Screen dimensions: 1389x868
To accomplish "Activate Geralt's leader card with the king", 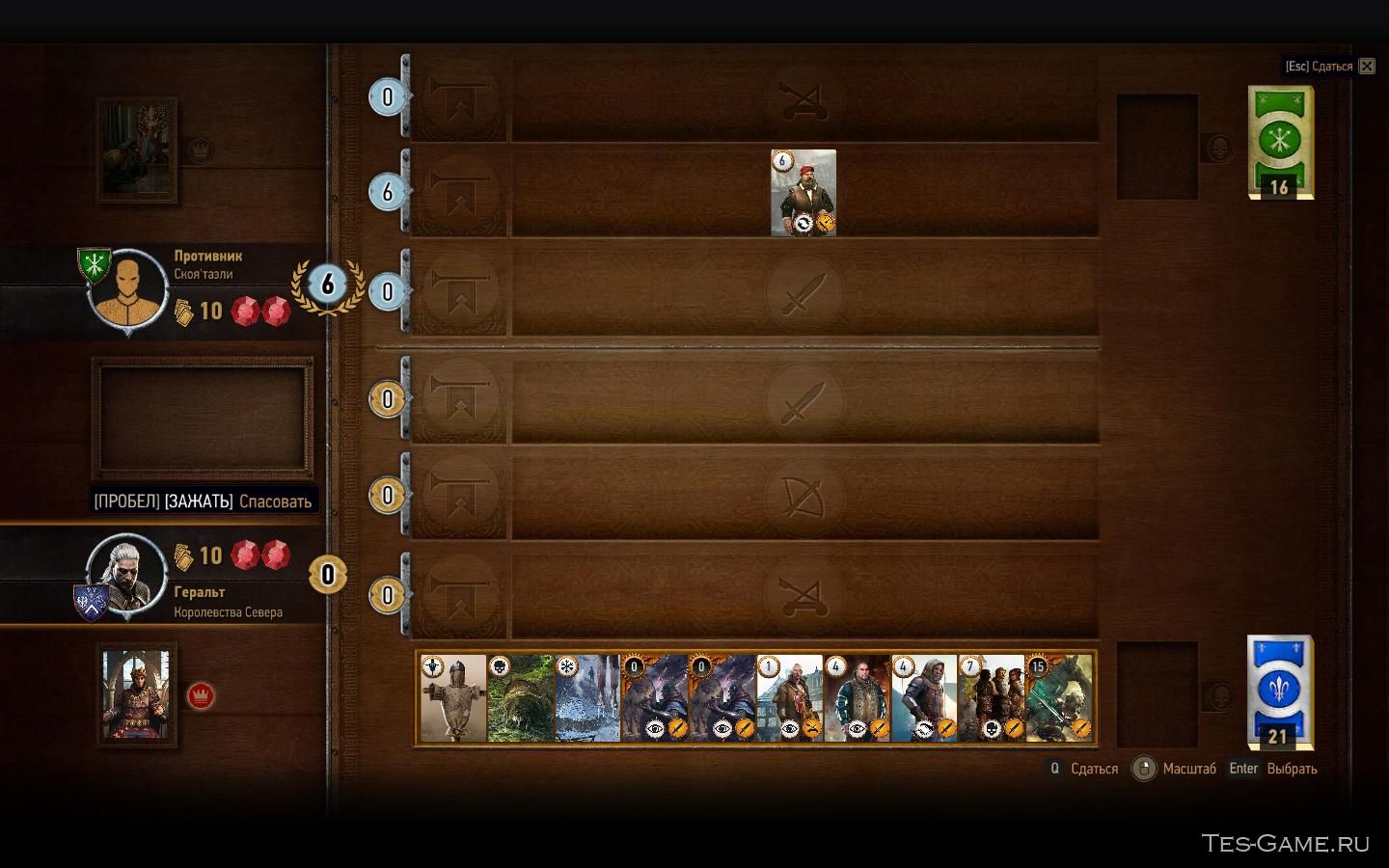I will tap(136, 694).
